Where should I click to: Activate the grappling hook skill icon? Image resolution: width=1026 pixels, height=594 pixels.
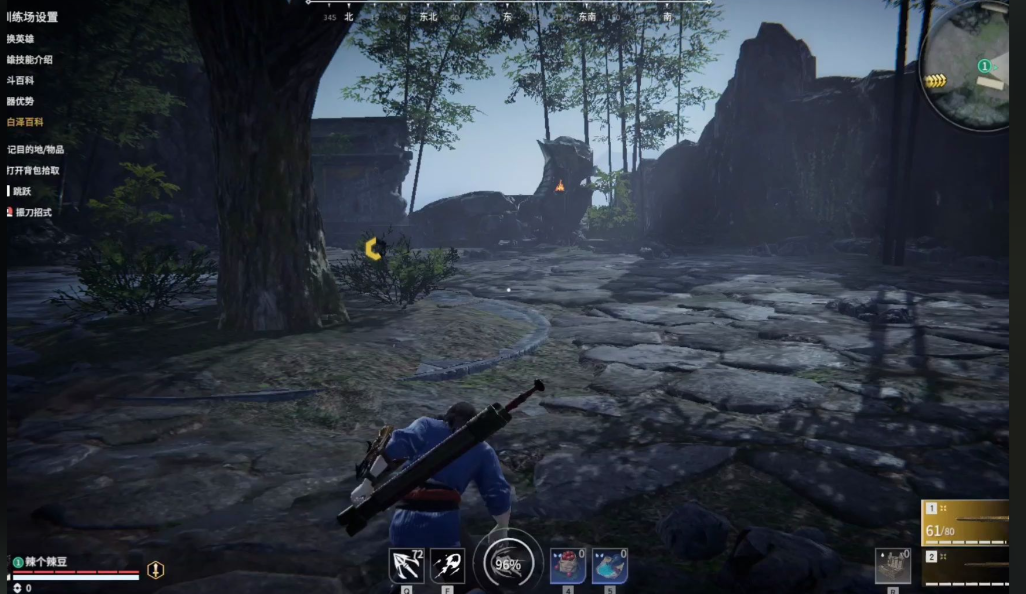coord(406,566)
